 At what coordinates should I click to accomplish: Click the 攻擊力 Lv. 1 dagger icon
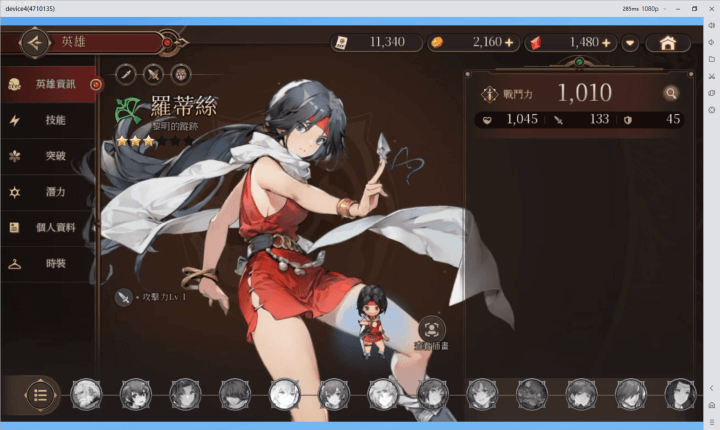[x=124, y=297]
